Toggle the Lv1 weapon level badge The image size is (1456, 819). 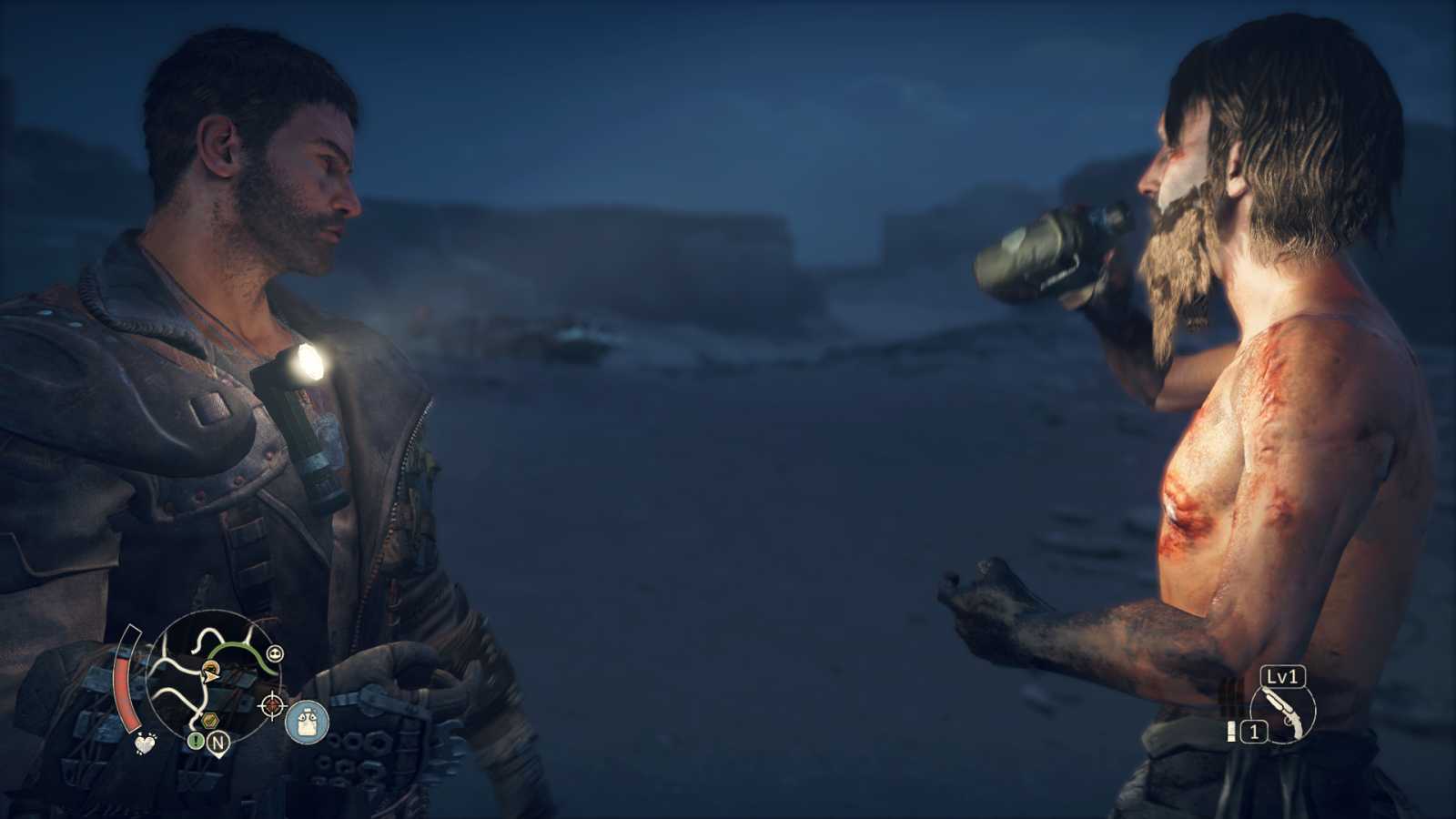coord(1281,676)
